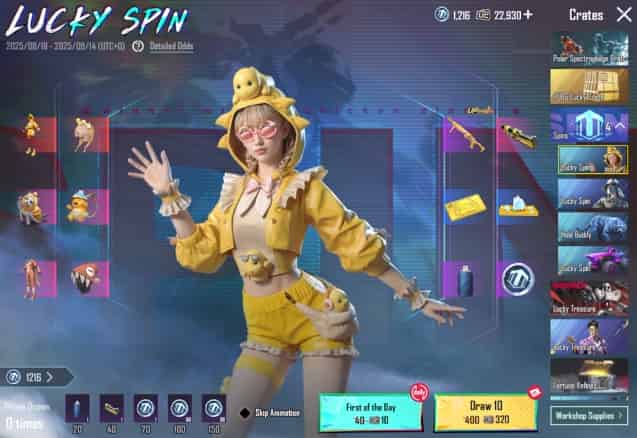This screenshot has height=438, width=637.
Task: Select the golden rifle skin reward
Action: [464, 132]
